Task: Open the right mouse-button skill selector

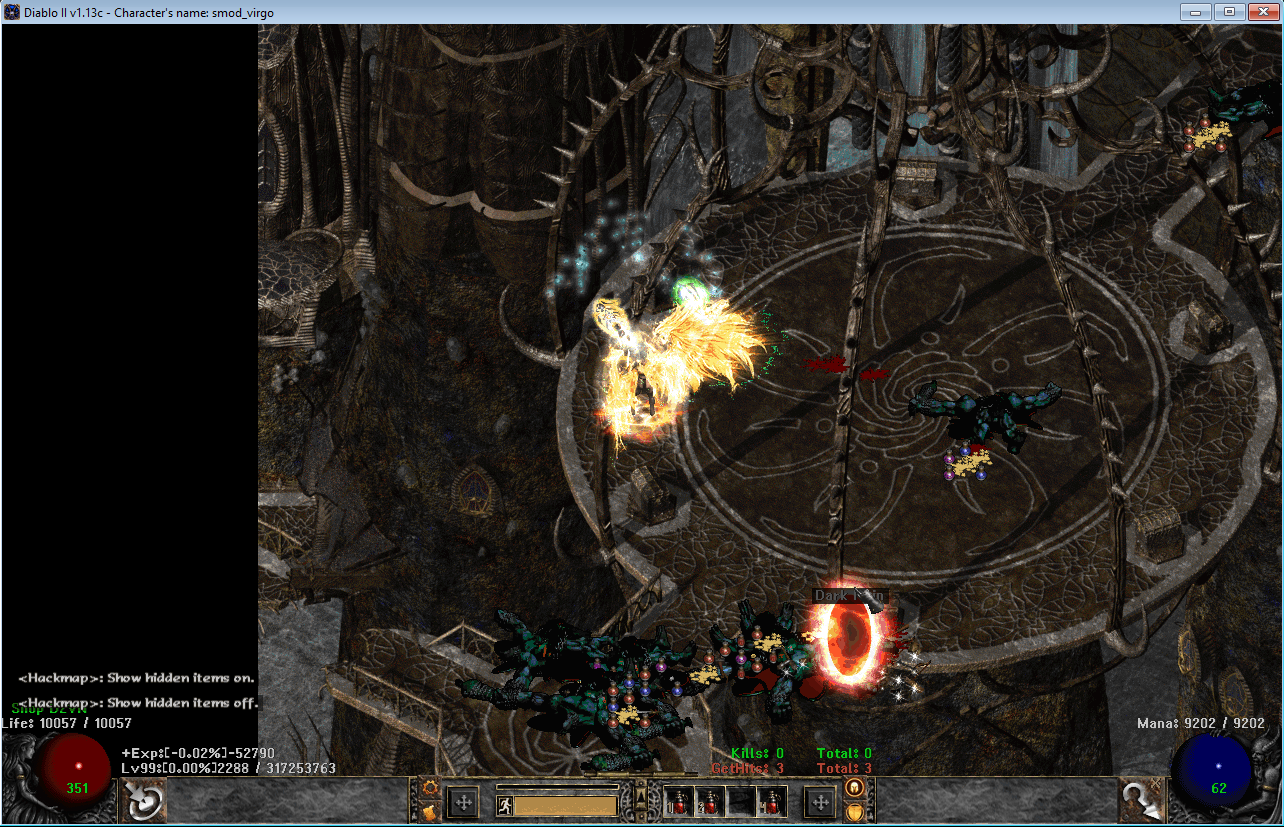Action: pyautogui.click(x=1141, y=800)
